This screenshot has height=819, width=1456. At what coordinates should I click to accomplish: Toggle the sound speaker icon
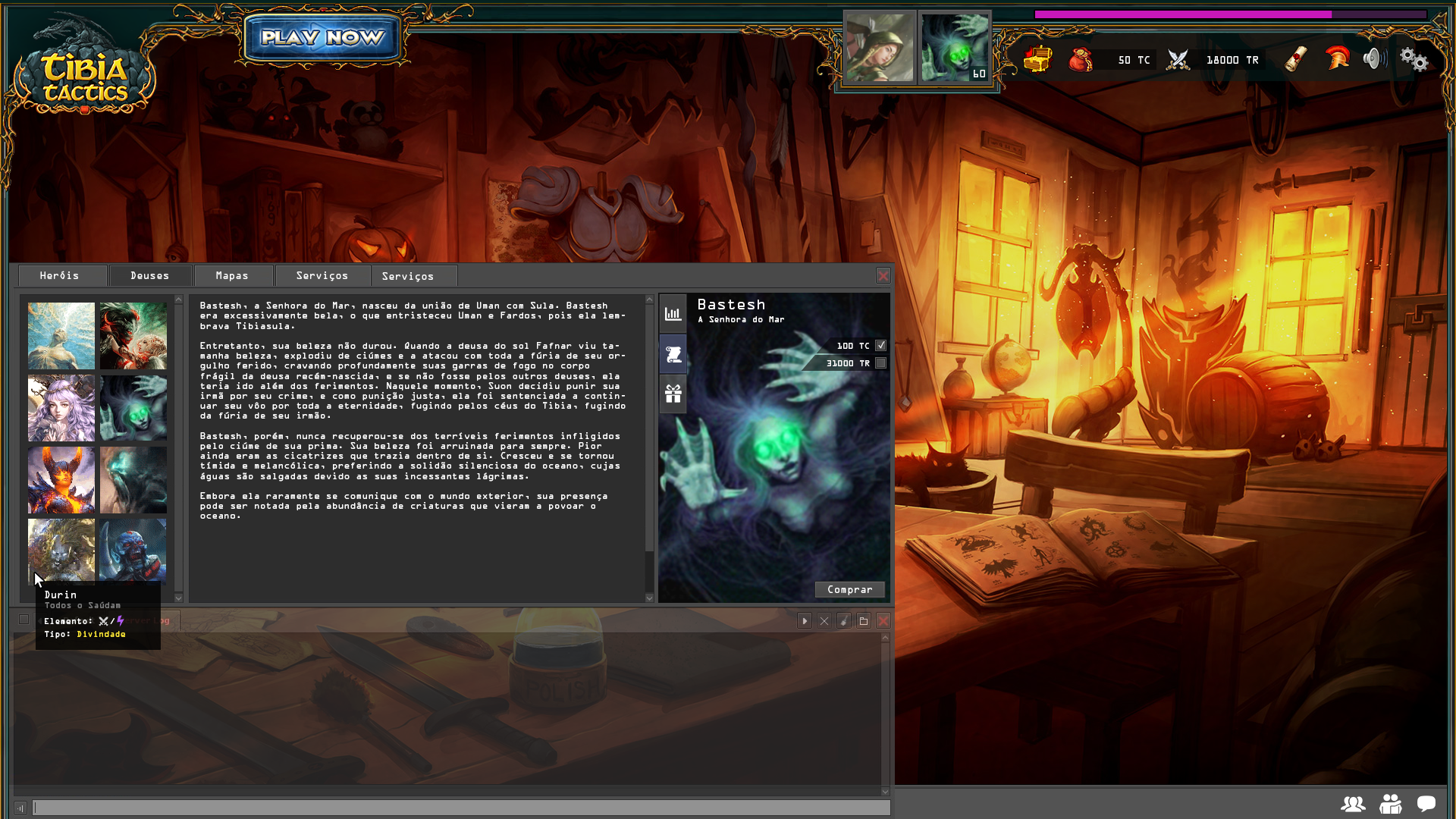[1373, 58]
